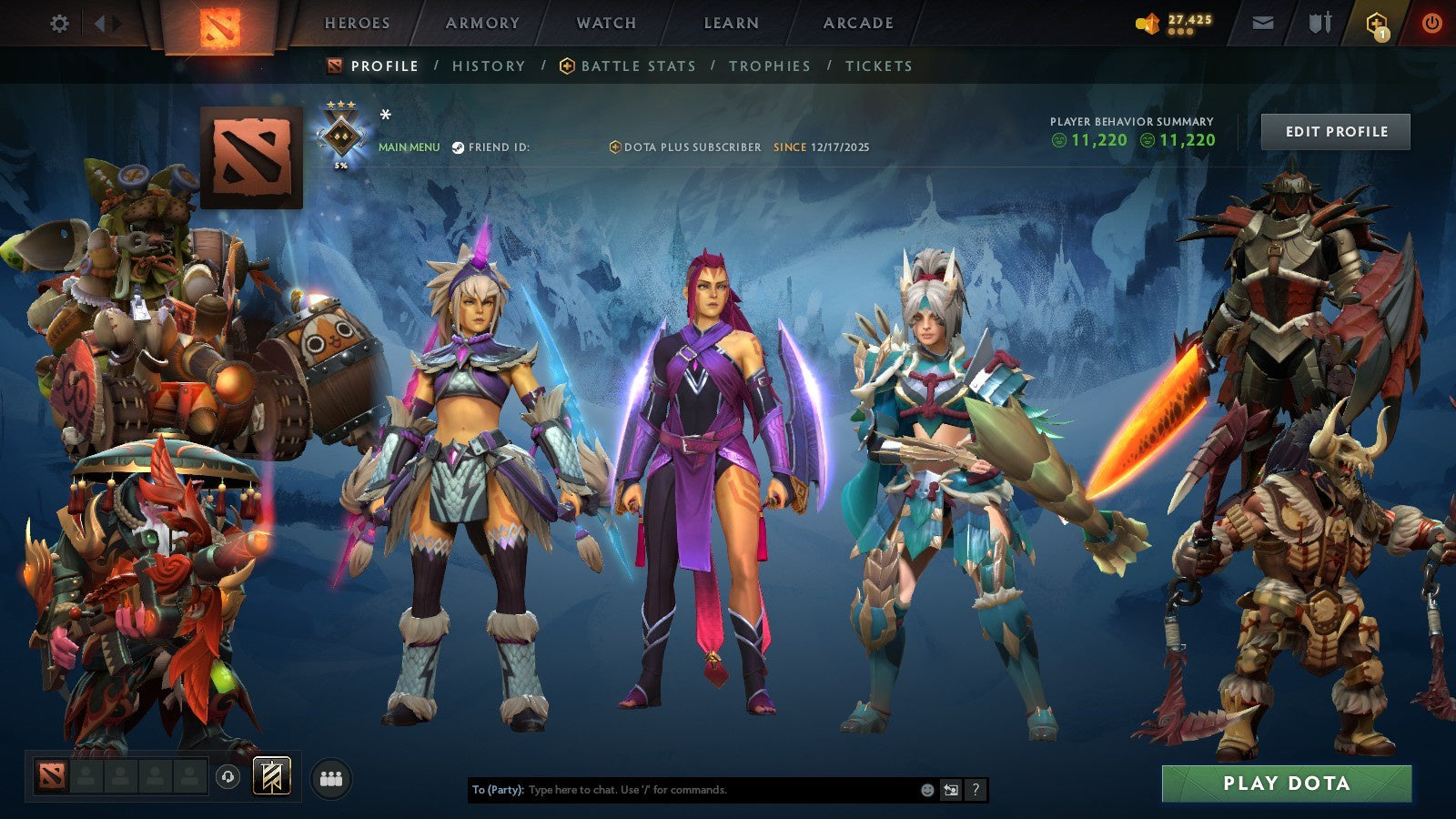
Task: Open the mail notifications icon
Action: coord(1263,23)
